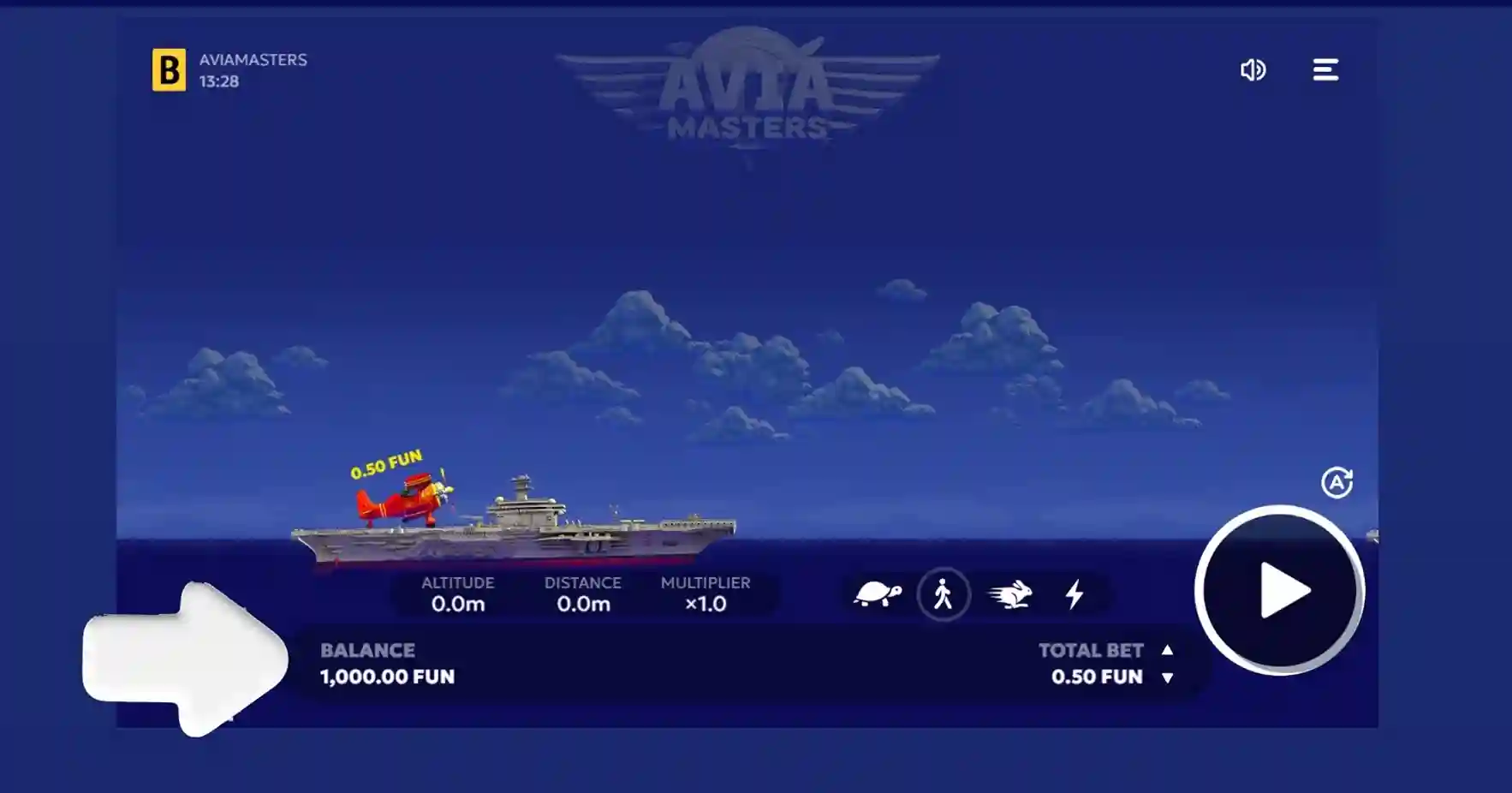This screenshot has width=1512, height=793.
Task: Click the yellow B provider badge
Action: pyautogui.click(x=170, y=70)
